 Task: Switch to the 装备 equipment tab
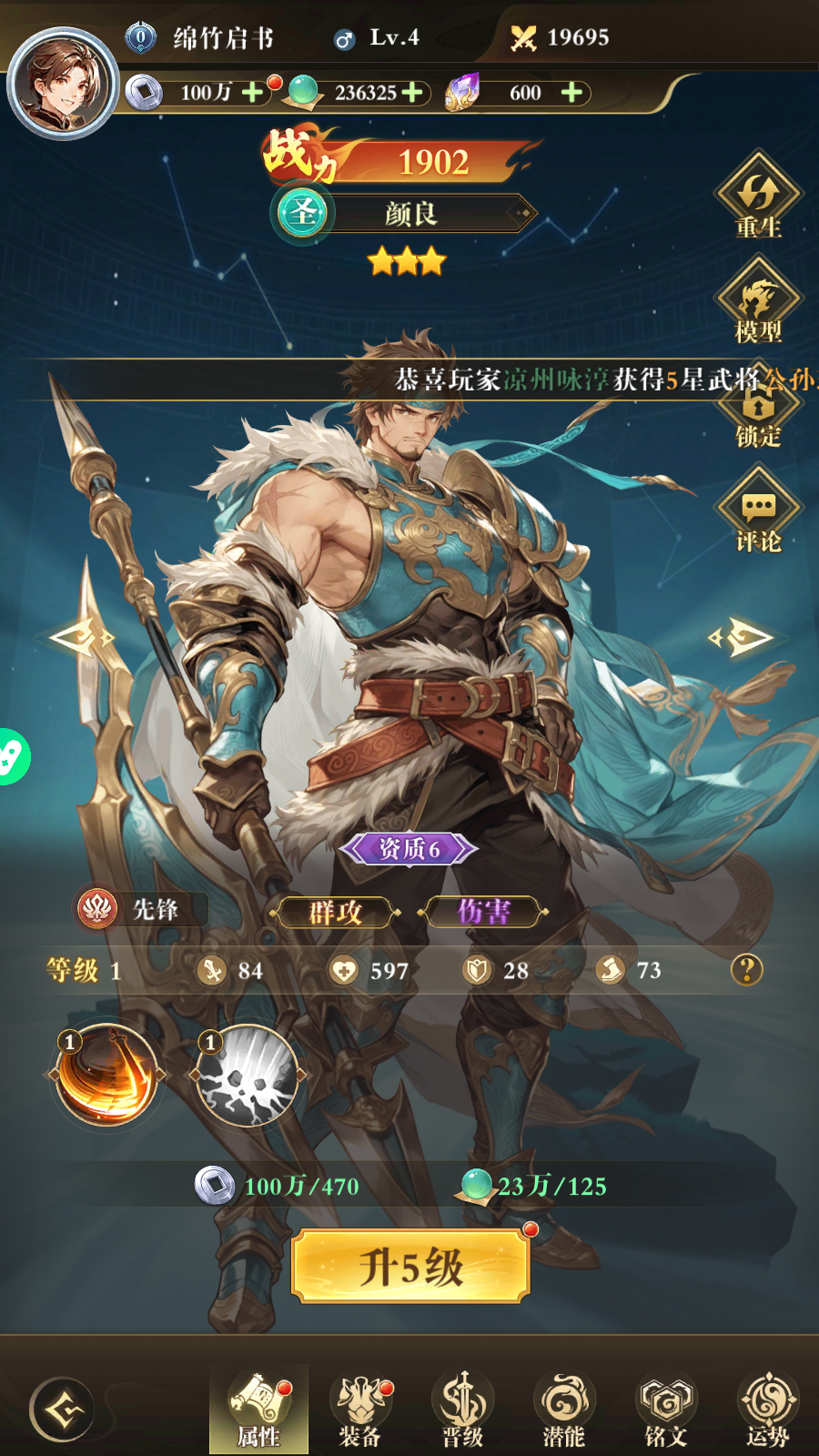coord(361,1409)
